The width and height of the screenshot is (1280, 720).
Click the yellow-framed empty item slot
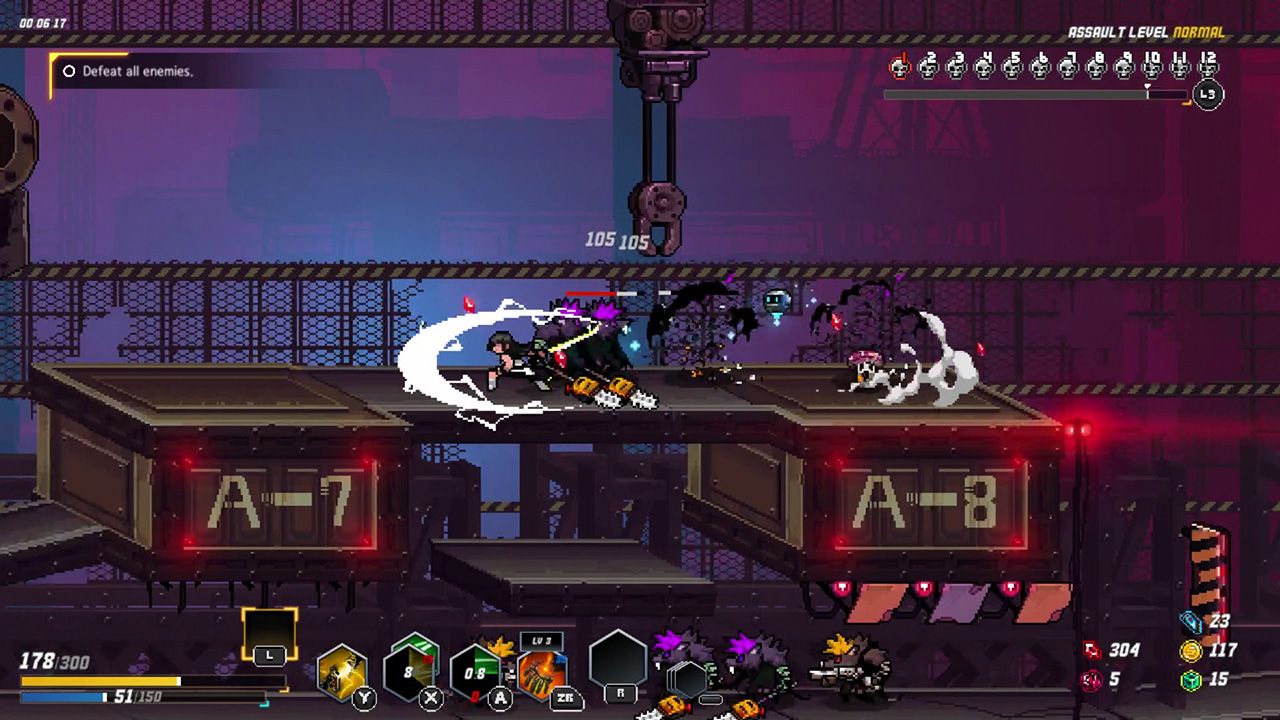(270, 632)
